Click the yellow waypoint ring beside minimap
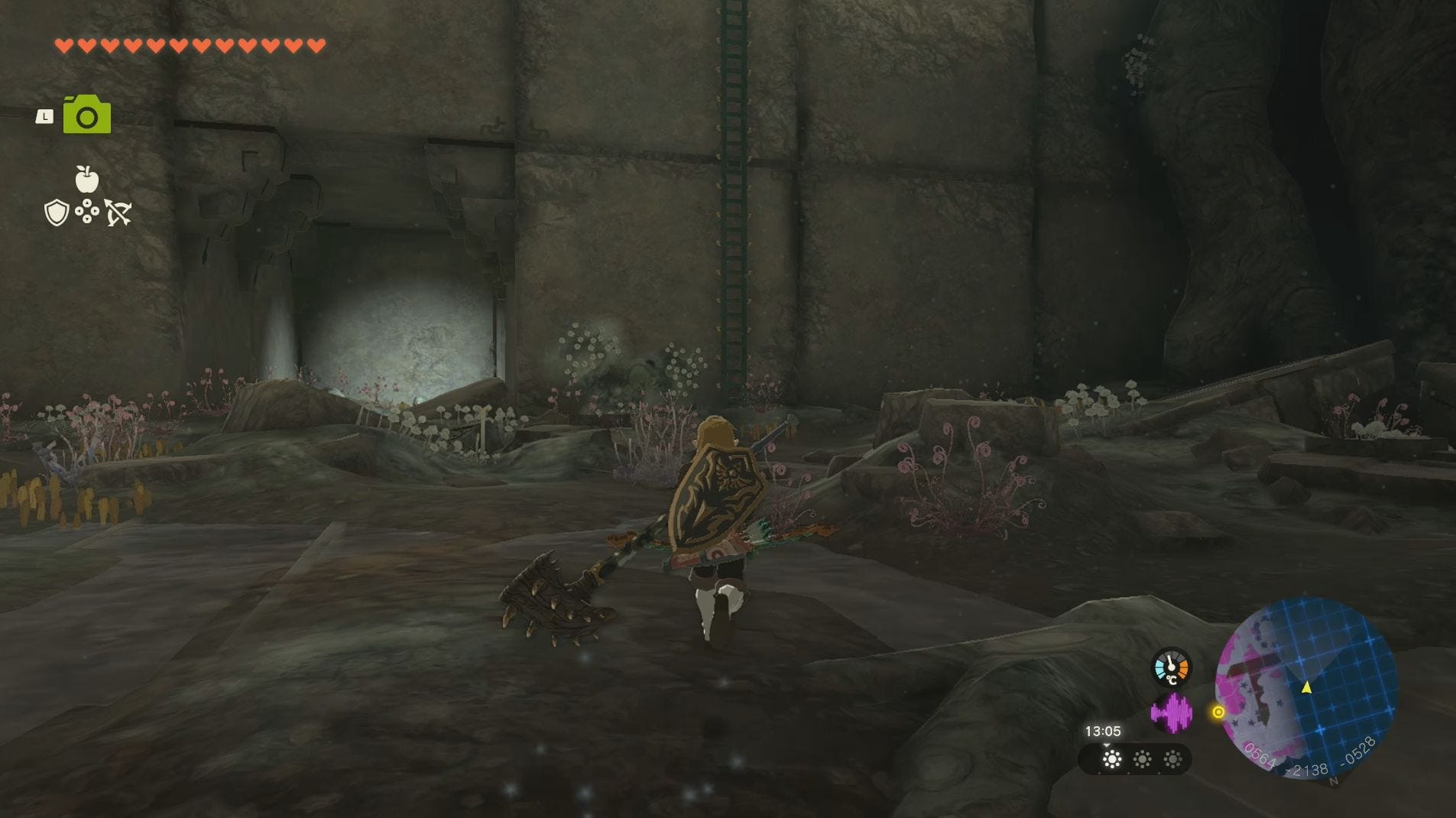The image size is (1456, 818). [1218, 712]
